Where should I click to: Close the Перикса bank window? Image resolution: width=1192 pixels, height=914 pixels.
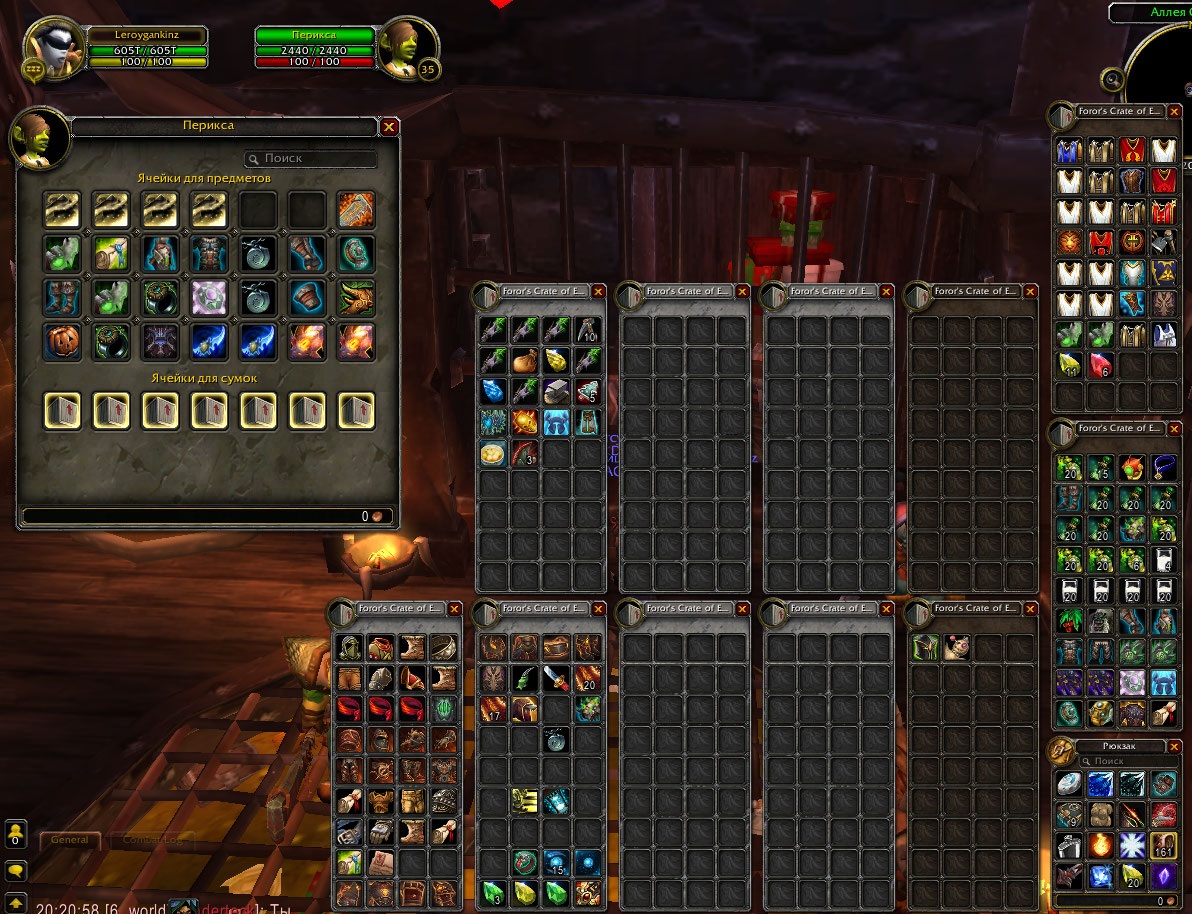(390, 127)
